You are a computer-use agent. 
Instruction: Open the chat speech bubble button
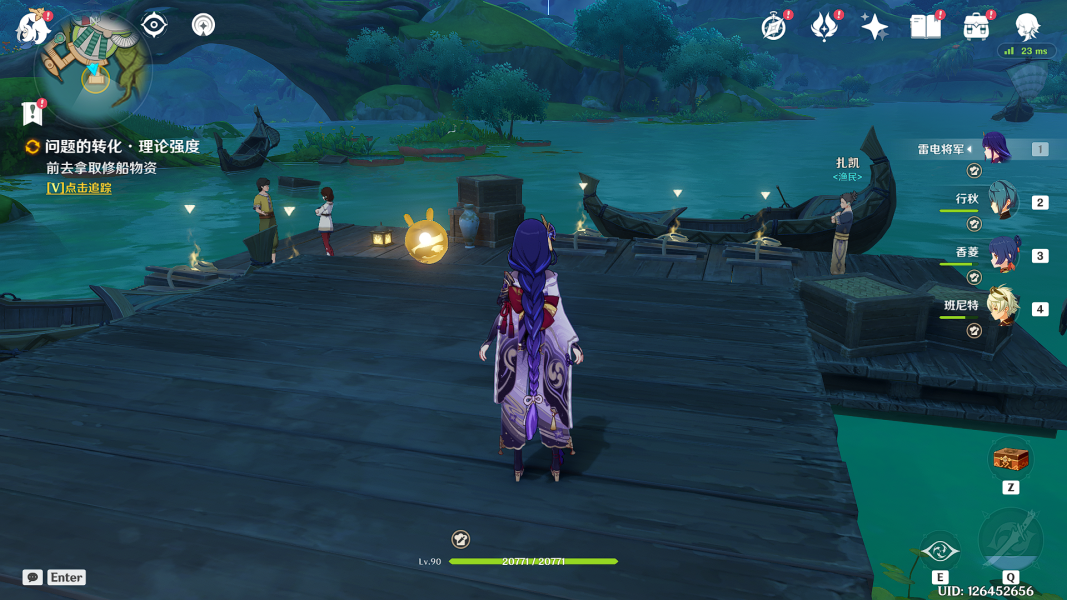tap(33, 577)
